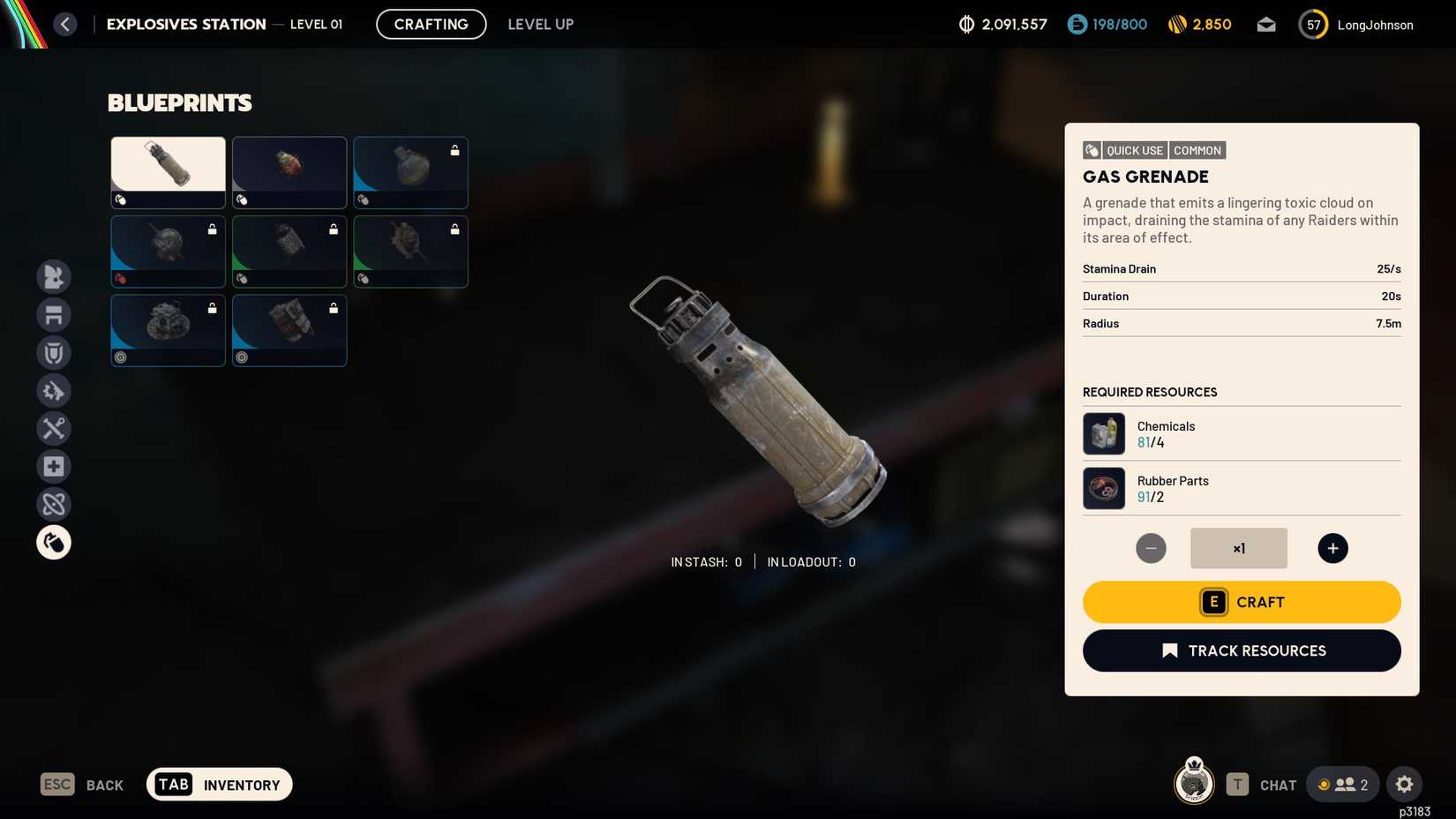The height and width of the screenshot is (819, 1456).
Task: Click the settings gear at bottom right
Action: (1404, 784)
